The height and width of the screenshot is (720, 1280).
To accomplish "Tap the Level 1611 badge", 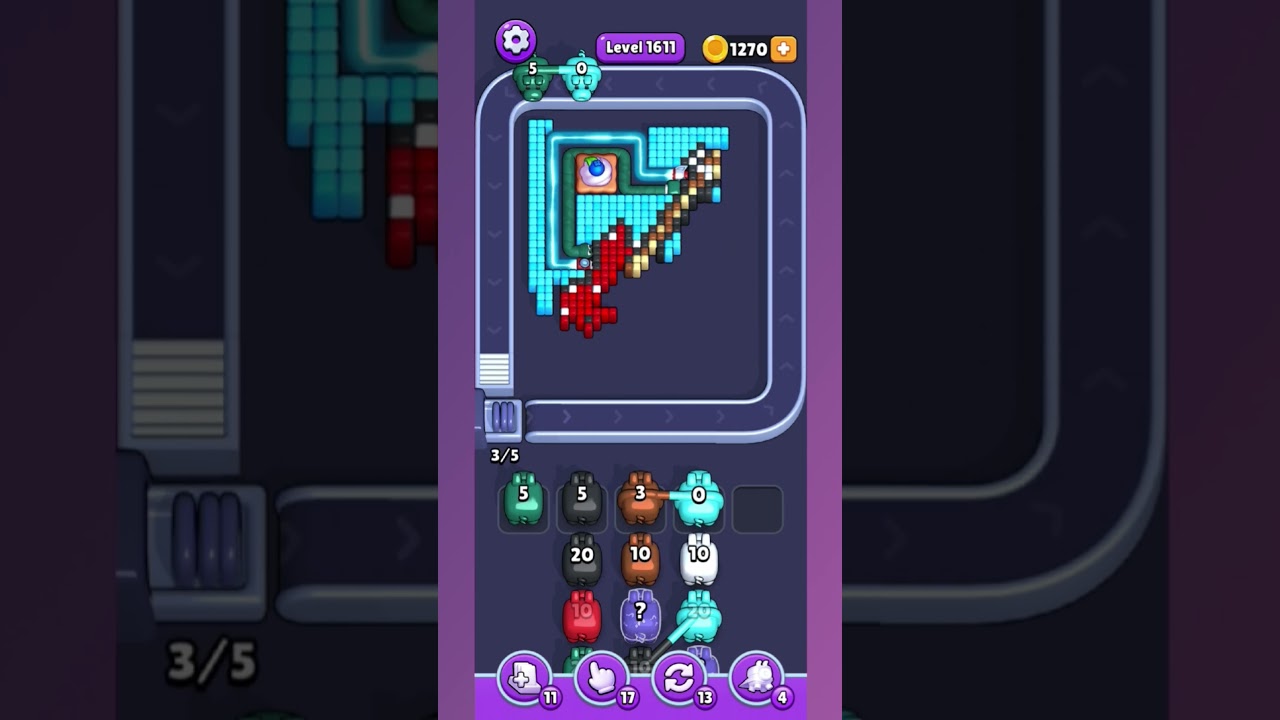I will pos(638,46).
